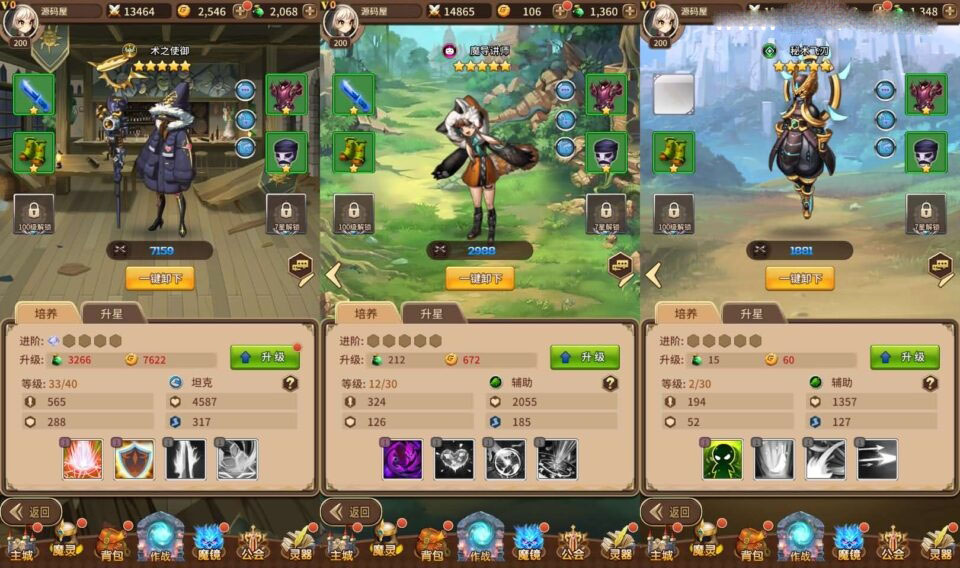Click 升级 for the level 2/30 hero
This screenshot has width=960, height=568.
tap(905, 357)
